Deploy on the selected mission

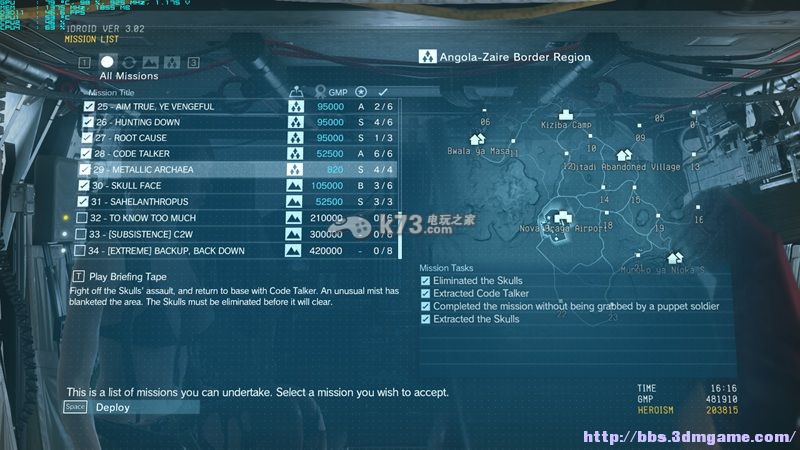[112, 407]
